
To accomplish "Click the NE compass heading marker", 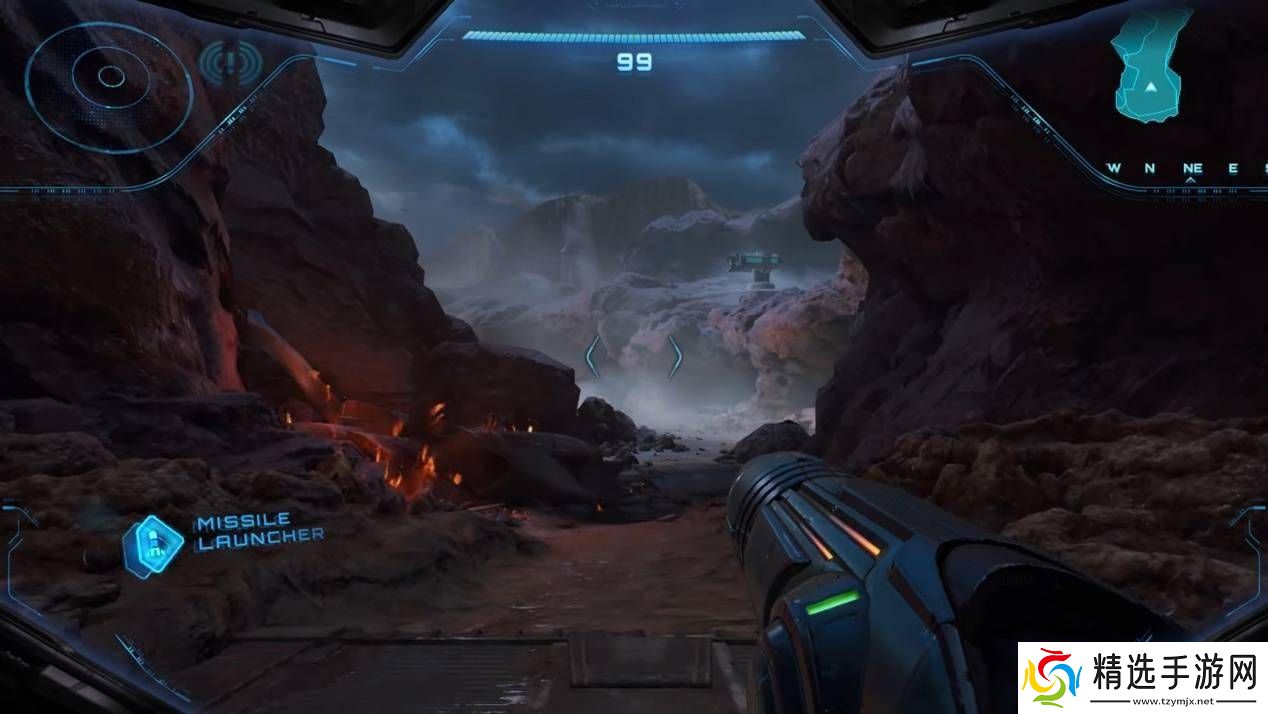I will [1191, 168].
